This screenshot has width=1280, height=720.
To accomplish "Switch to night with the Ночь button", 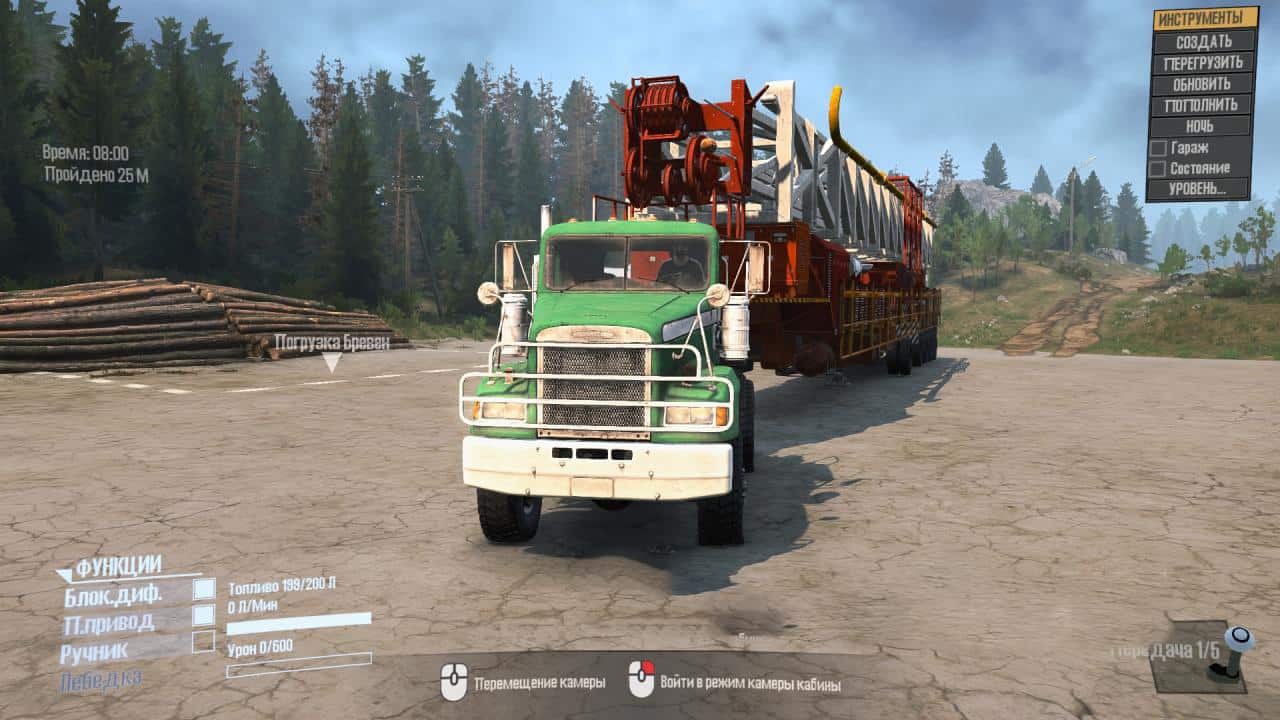I will coord(1203,126).
